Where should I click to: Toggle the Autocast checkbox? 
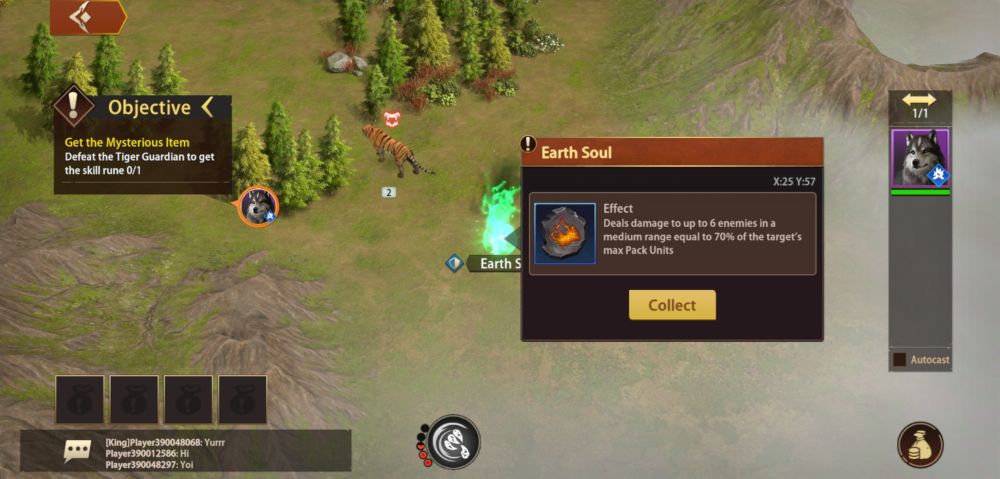(x=899, y=359)
